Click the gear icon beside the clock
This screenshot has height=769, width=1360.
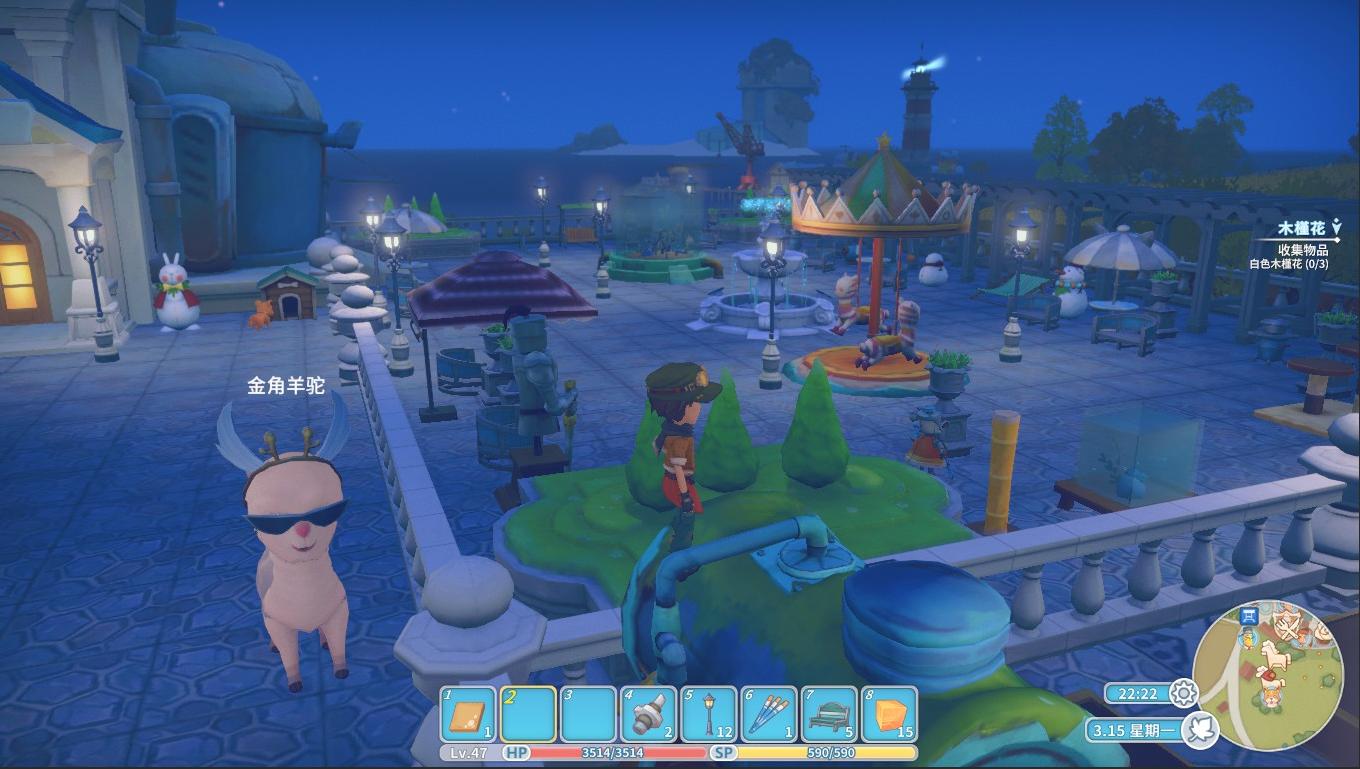click(1184, 692)
